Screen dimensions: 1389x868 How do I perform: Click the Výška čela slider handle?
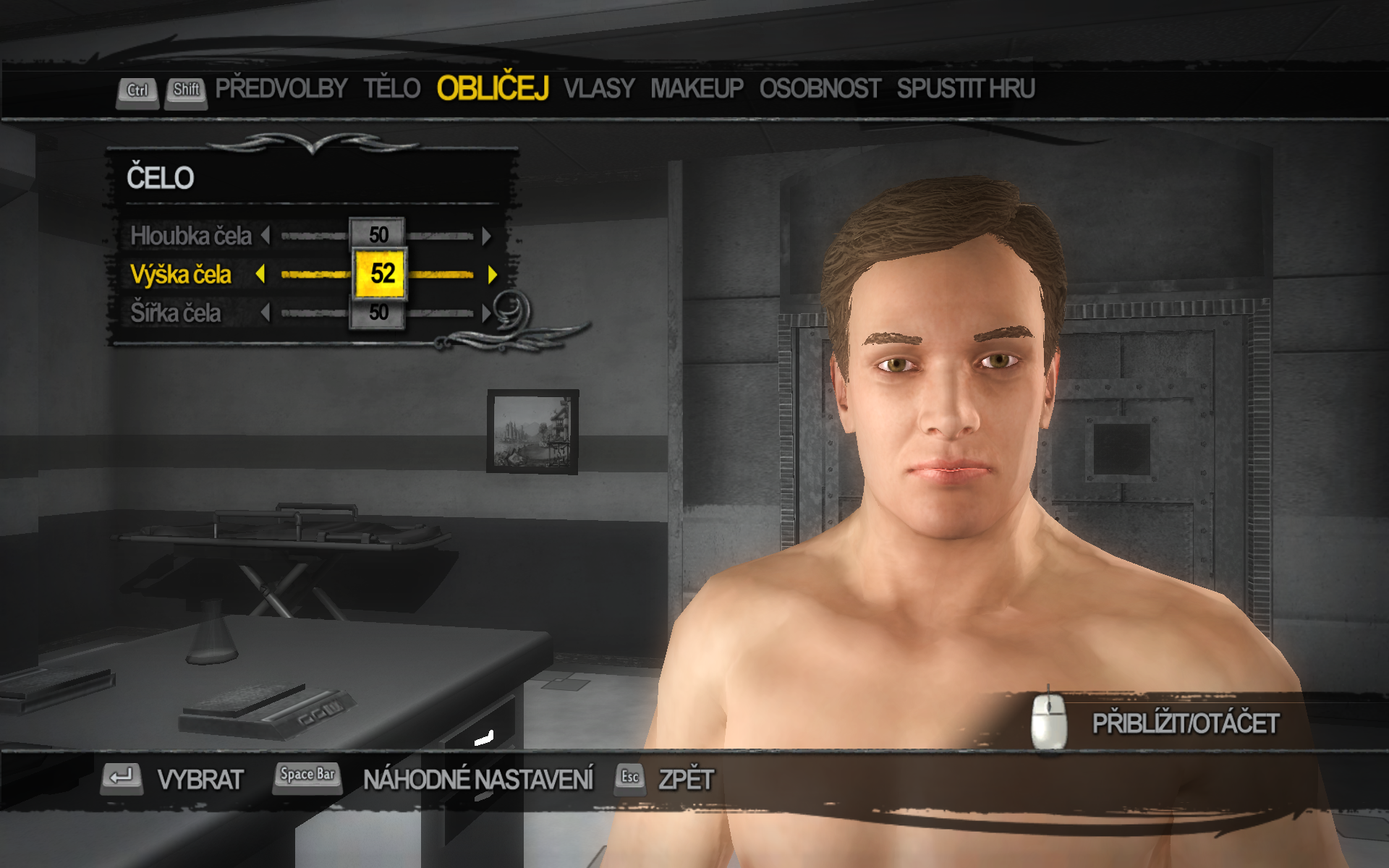point(381,273)
